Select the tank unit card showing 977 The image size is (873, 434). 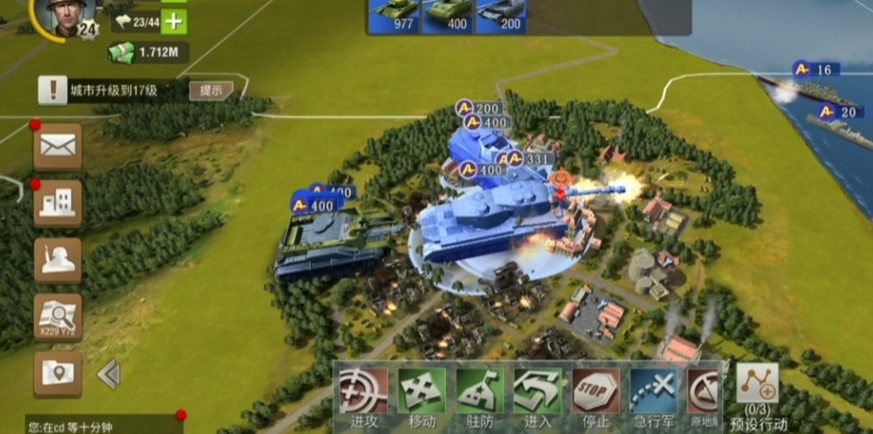393,15
